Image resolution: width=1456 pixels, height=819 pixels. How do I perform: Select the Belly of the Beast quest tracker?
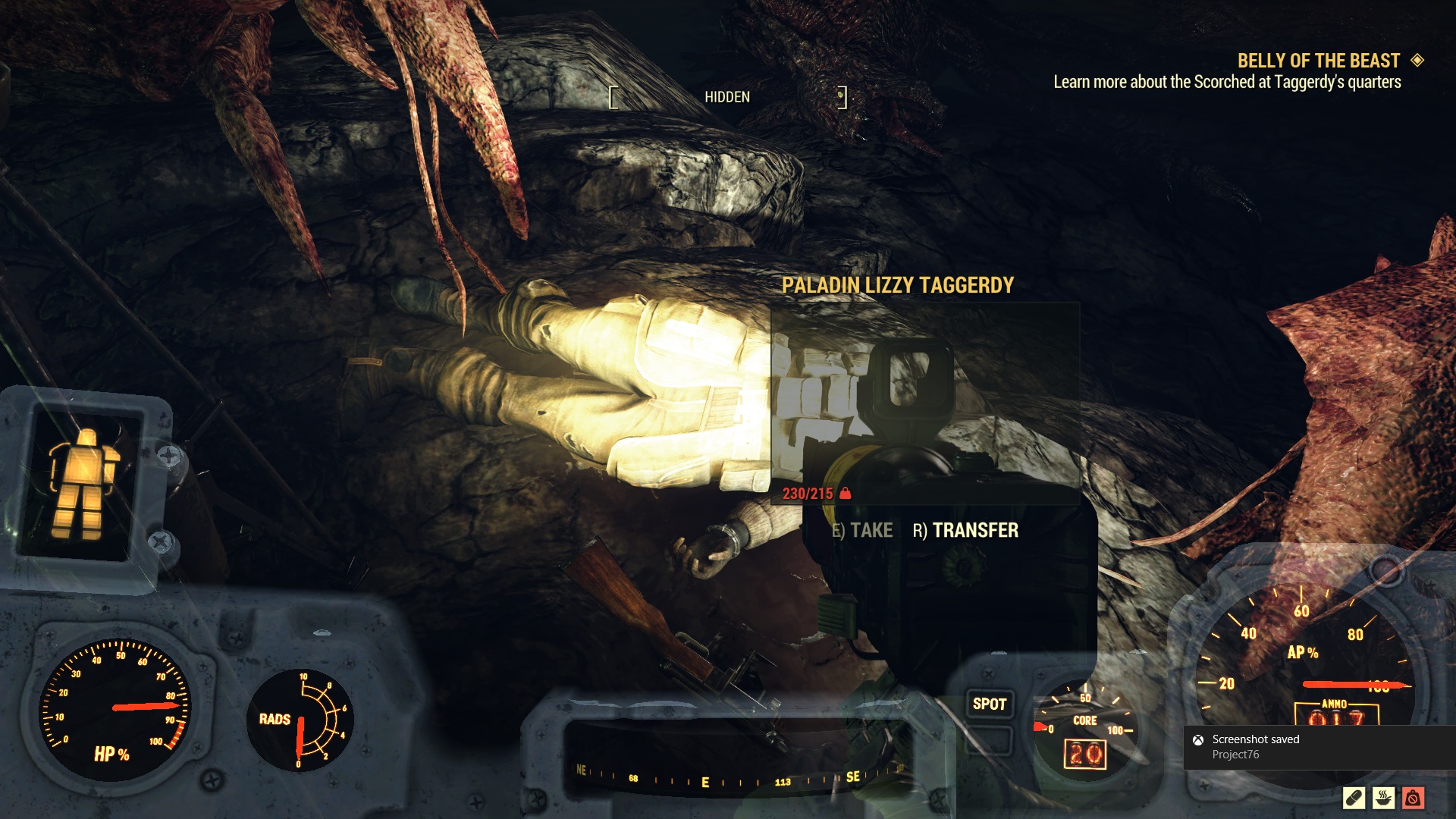tap(1318, 61)
